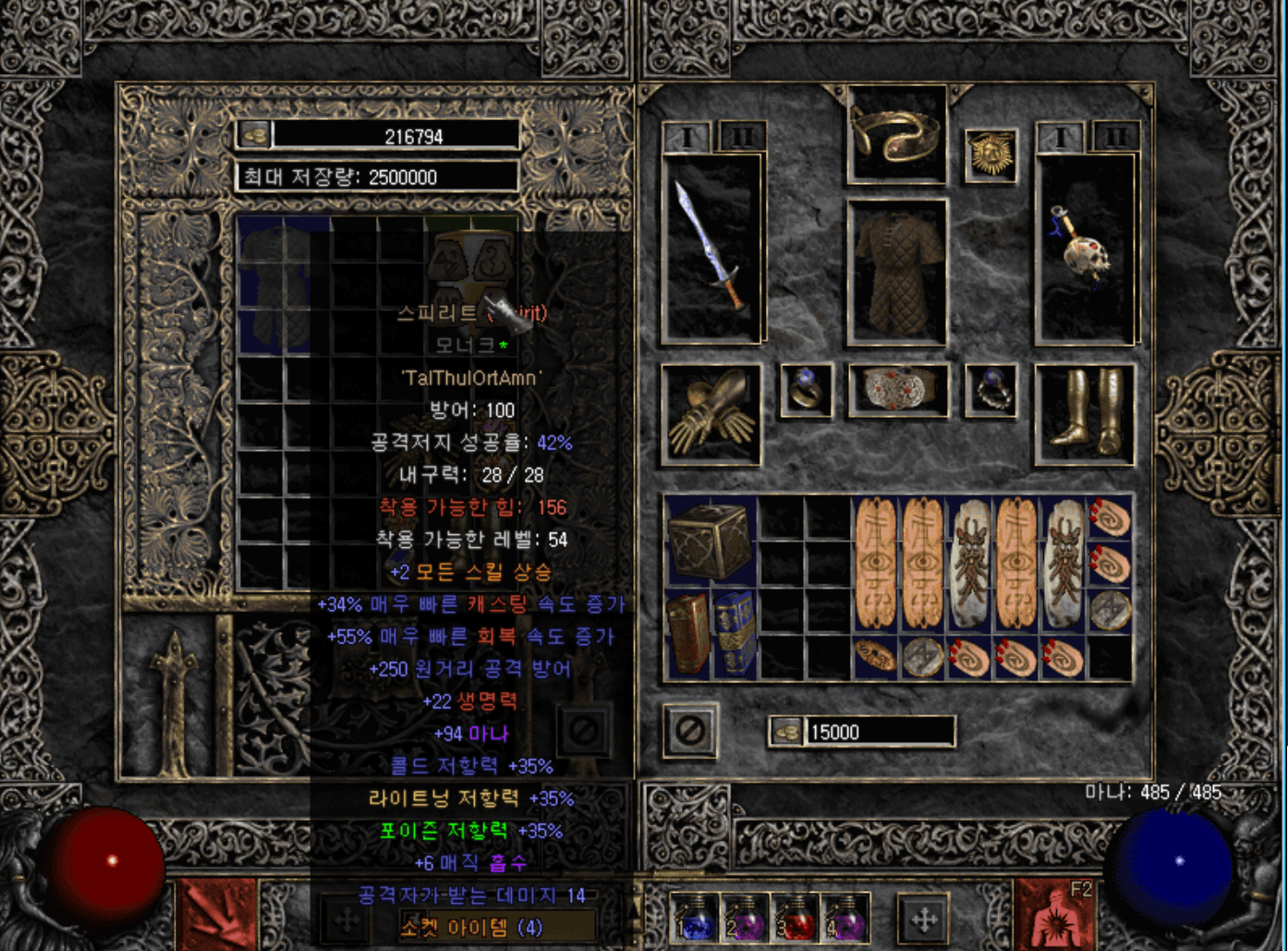Screen dimensions: 1288x951
Task: Use the red health potion in belt
Action: [794, 917]
